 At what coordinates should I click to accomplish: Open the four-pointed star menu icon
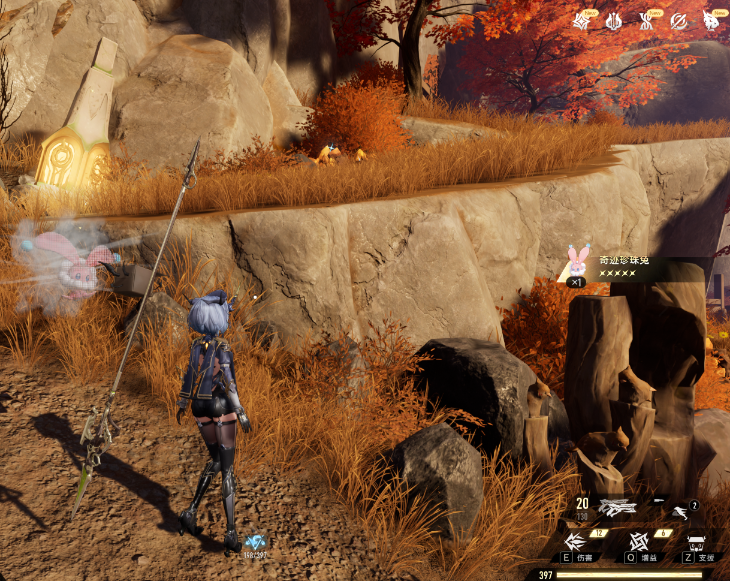[581, 20]
